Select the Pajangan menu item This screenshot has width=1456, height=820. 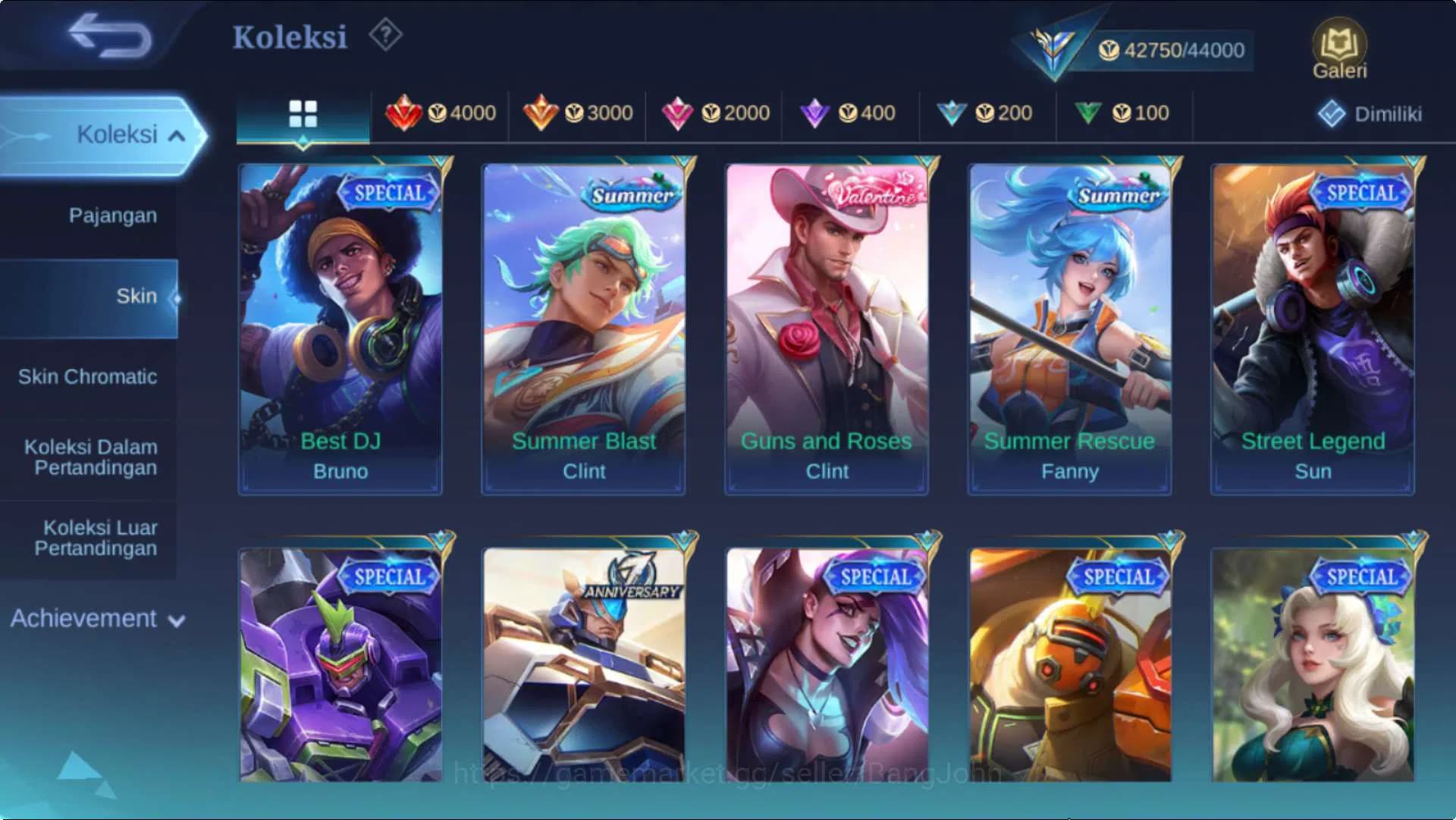(113, 215)
